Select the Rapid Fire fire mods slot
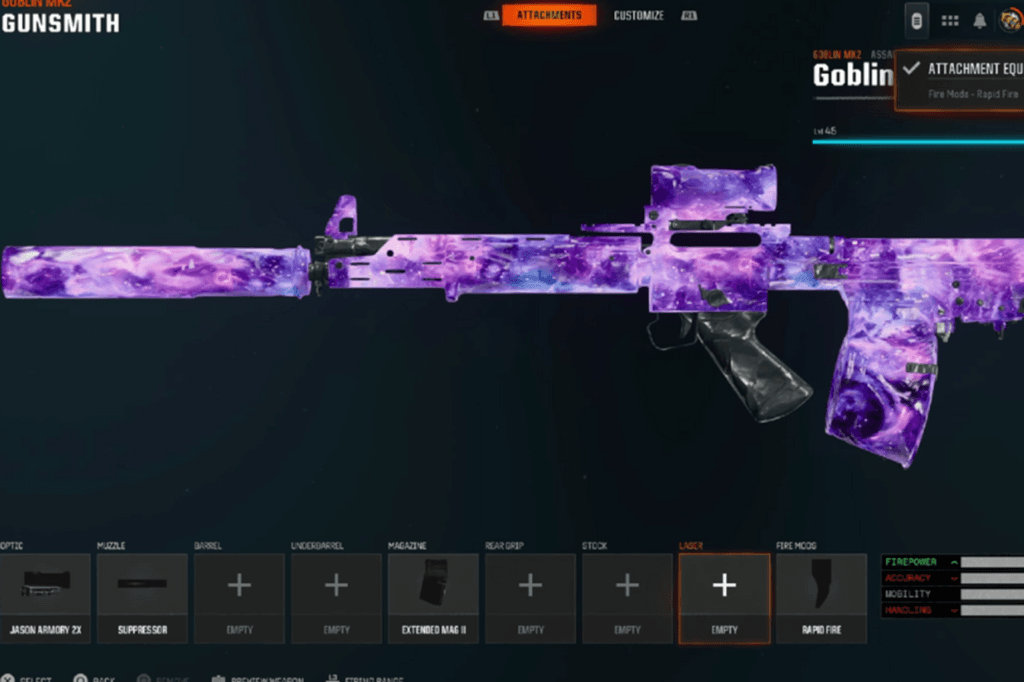Viewport: 1024px width, 682px height. tap(821, 597)
